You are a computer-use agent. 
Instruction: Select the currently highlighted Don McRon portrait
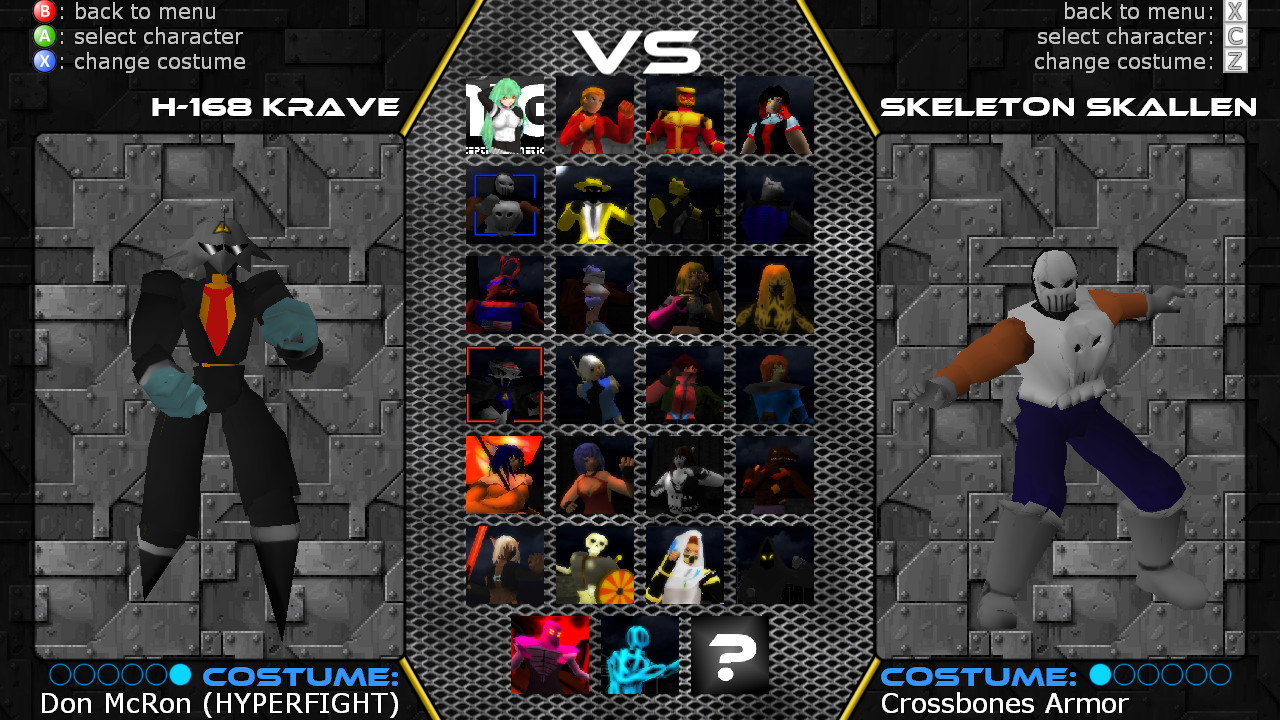pos(504,385)
